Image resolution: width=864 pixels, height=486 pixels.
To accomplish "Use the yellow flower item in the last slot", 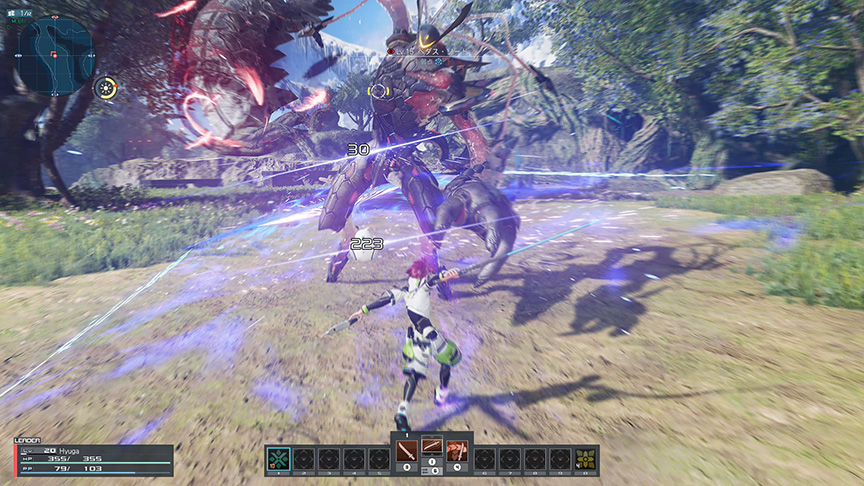I will pyautogui.click(x=585, y=459).
